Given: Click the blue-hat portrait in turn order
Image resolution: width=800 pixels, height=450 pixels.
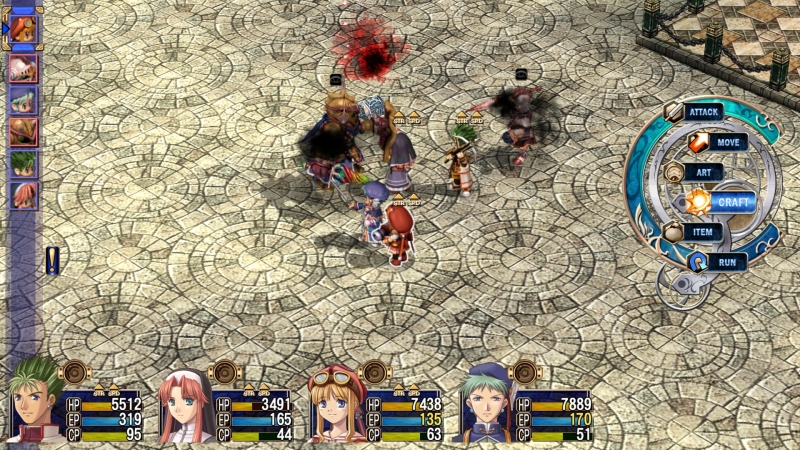Looking at the screenshot, I should point(23,100).
